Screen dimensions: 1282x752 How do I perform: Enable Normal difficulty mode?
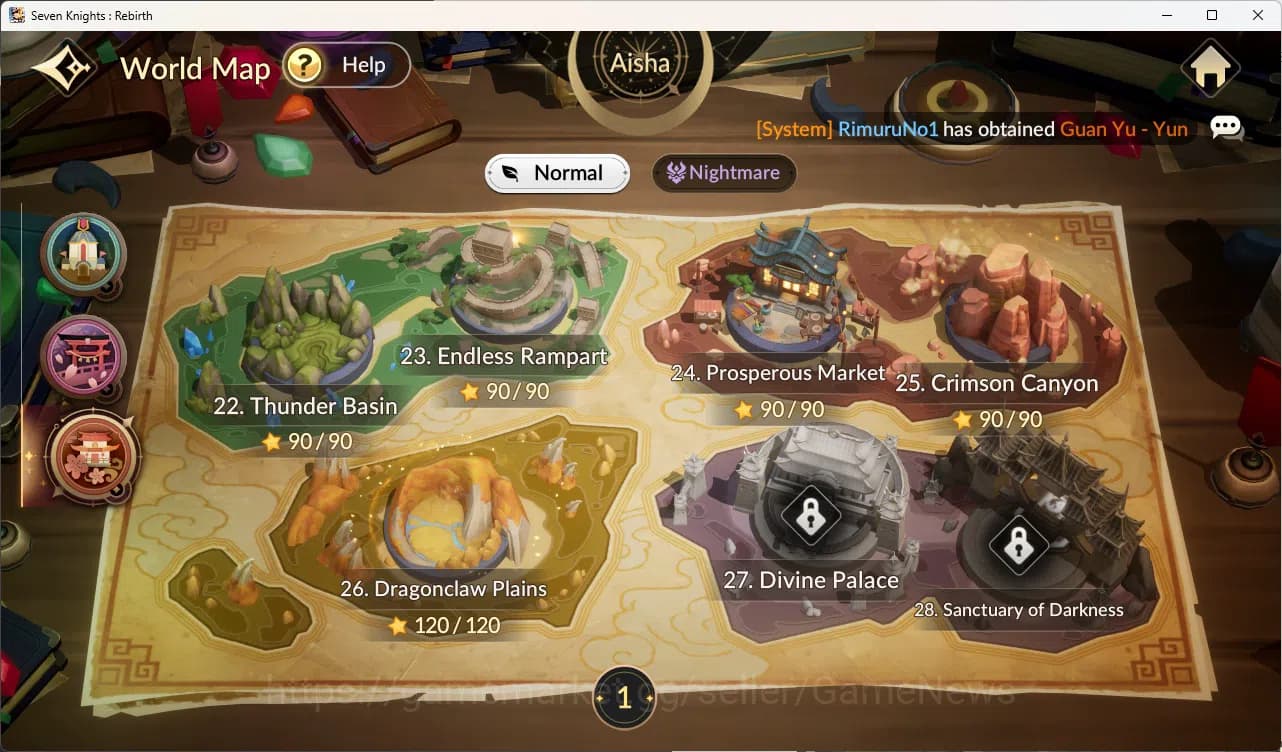pyautogui.click(x=557, y=172)
